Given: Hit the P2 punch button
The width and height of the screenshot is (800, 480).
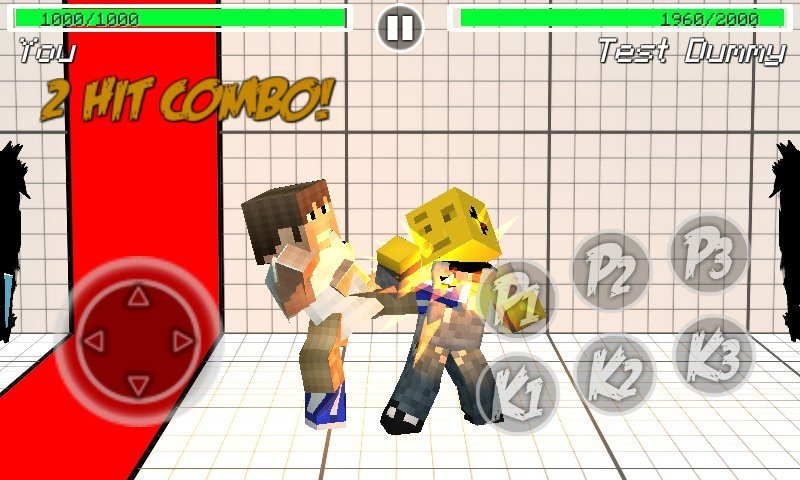Looking at the screenshot, I should [610, 269].
